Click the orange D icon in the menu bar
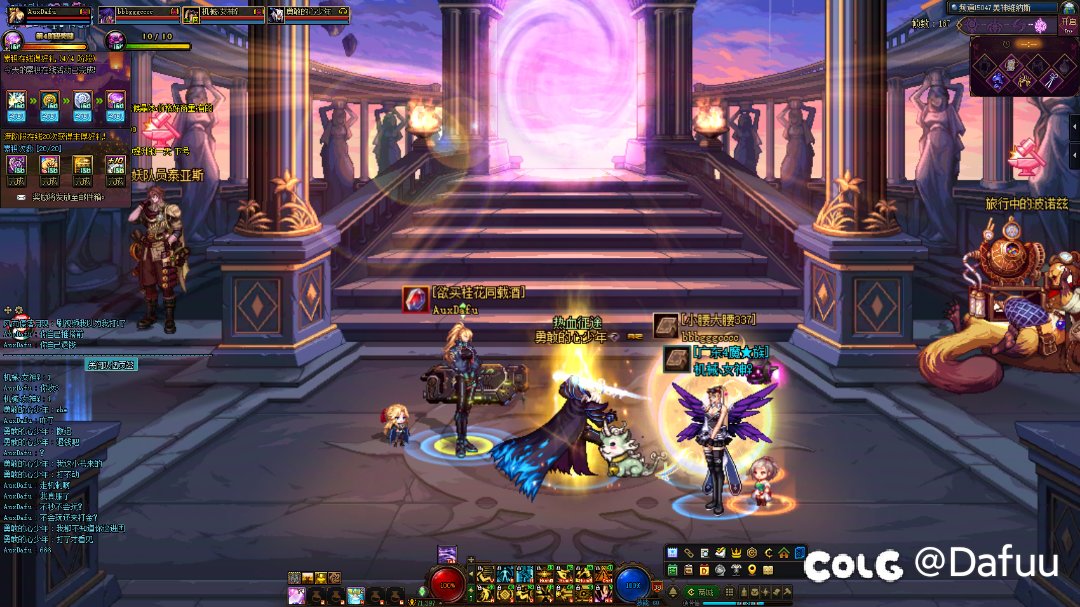1080x607 pixels. coord(704,570)
